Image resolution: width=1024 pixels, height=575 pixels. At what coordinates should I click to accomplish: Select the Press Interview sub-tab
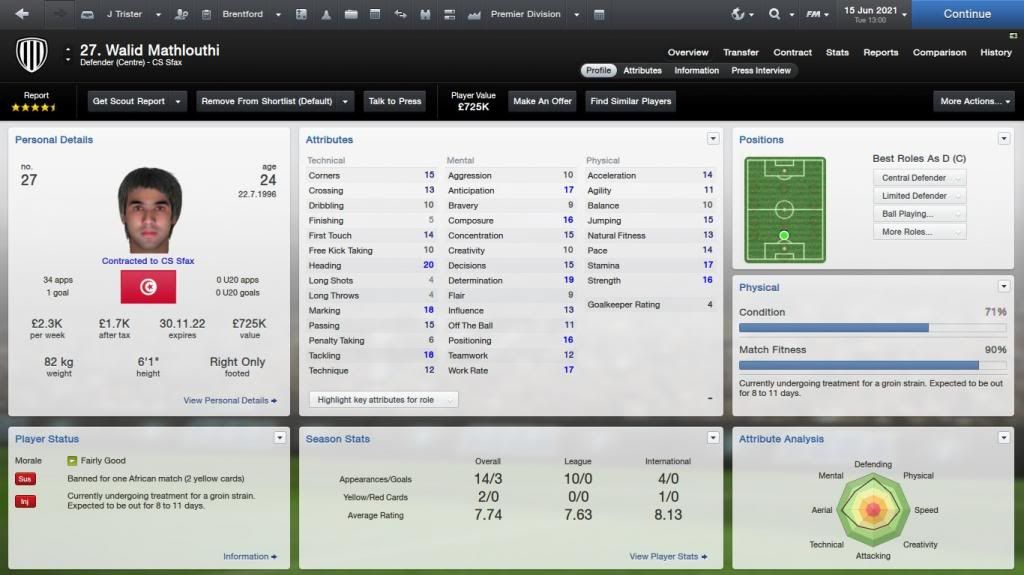point(761,71)
